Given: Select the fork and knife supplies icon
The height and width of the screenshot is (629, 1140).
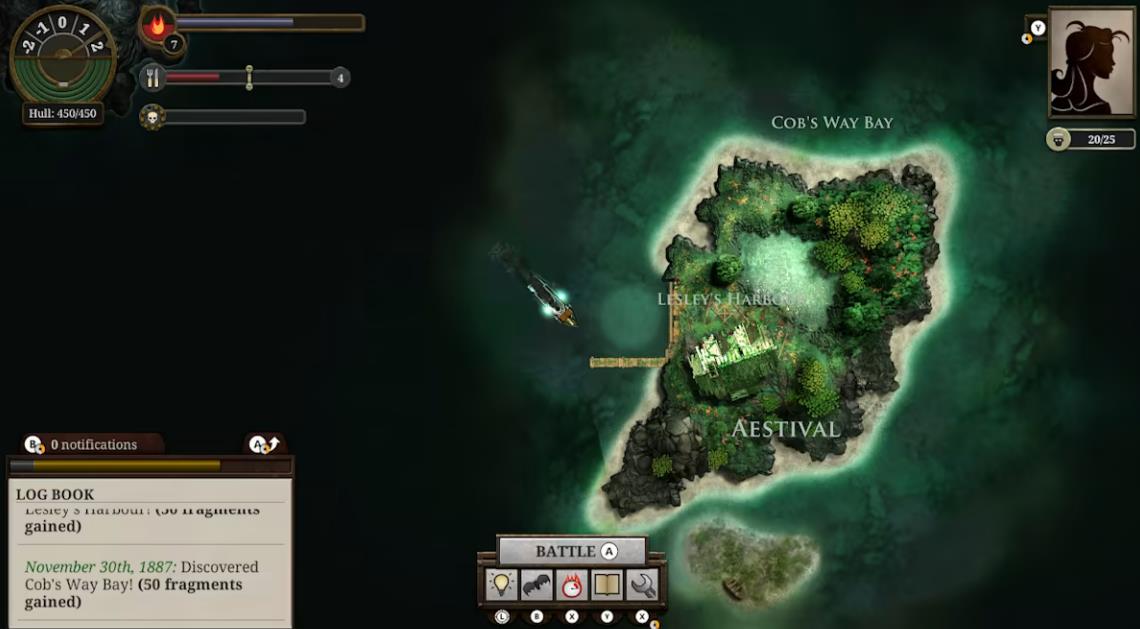Looking at the screenshot, I should [152, 77].
